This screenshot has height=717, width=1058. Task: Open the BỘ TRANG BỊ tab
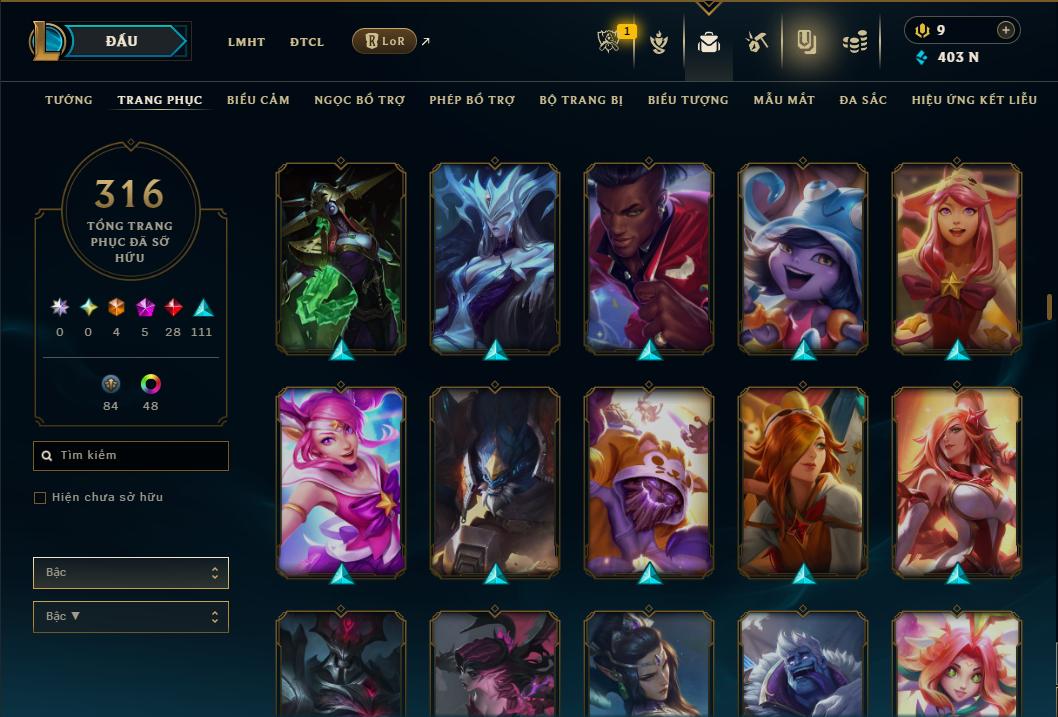[x=581, y=100]
